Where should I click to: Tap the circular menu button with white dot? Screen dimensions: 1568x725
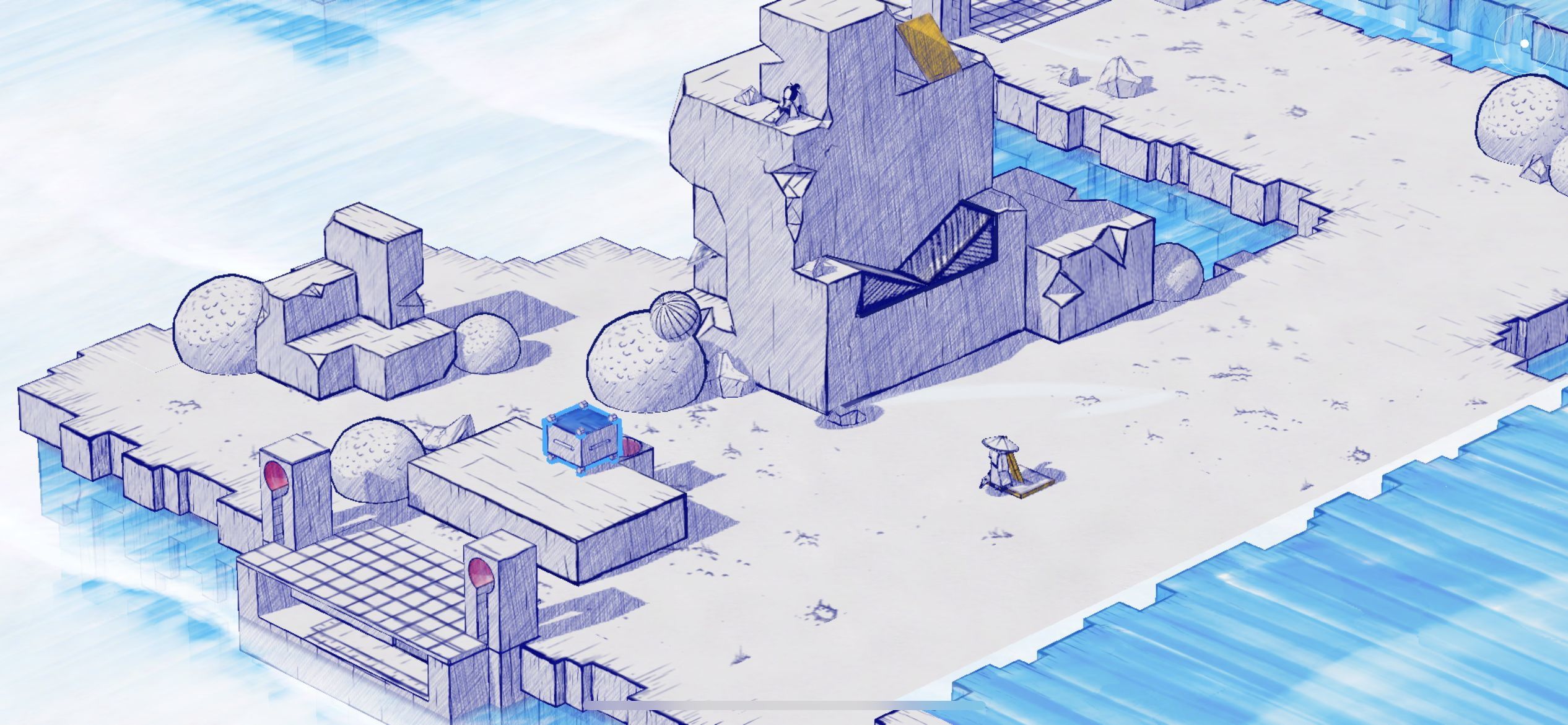click(1524, 43)
